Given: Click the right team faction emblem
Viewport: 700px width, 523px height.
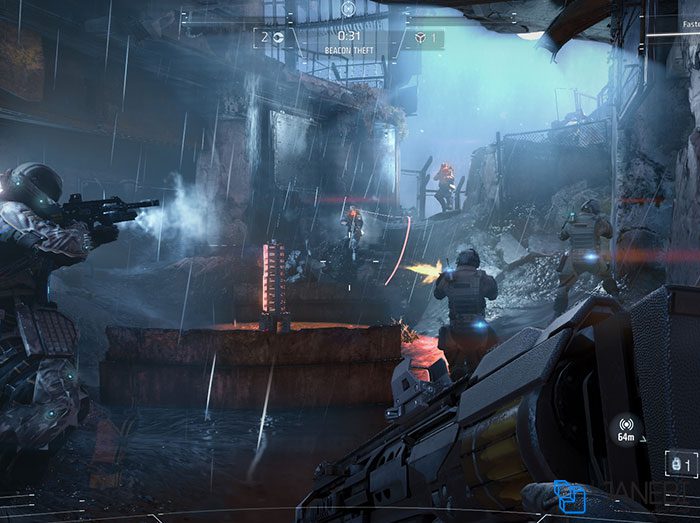Looking at the screenshot, I should [x=420, y=38].
